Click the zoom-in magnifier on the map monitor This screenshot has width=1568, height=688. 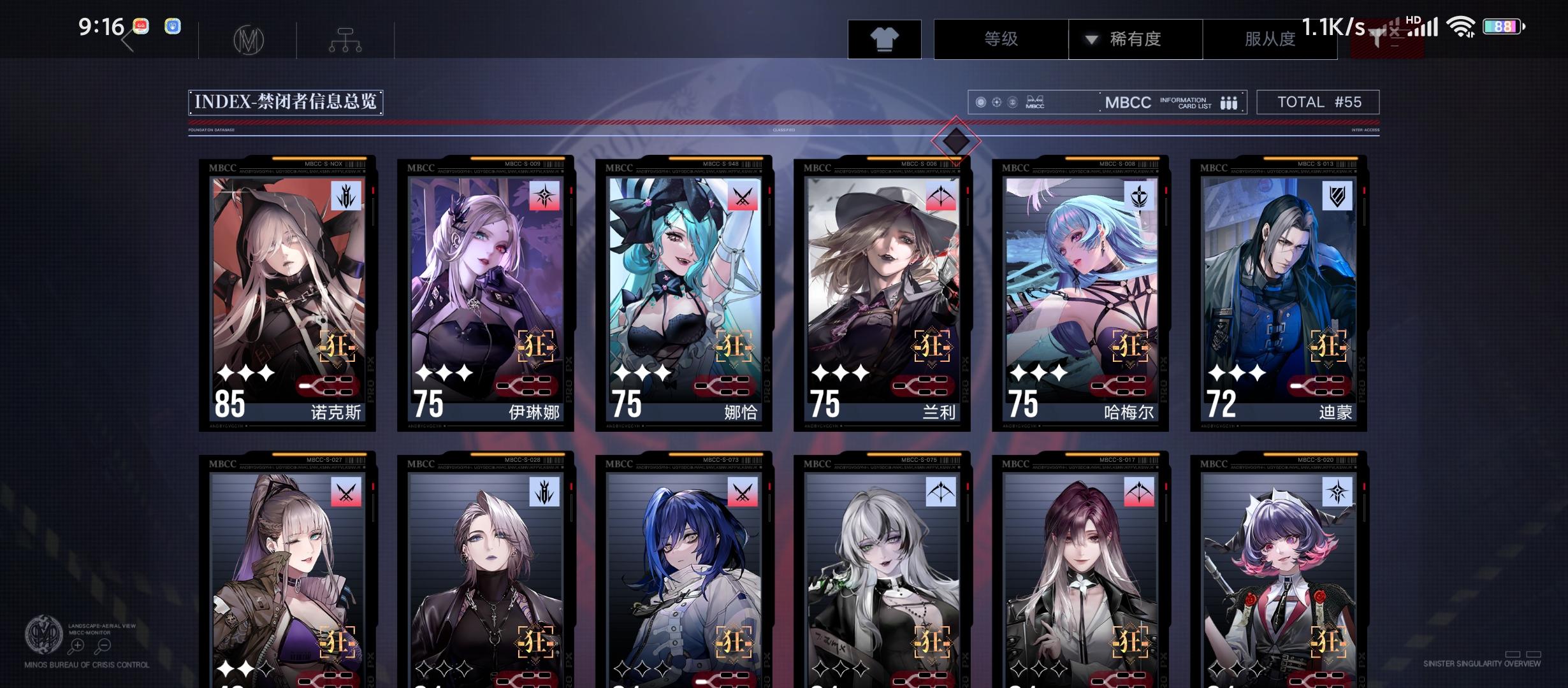point(78,645)
